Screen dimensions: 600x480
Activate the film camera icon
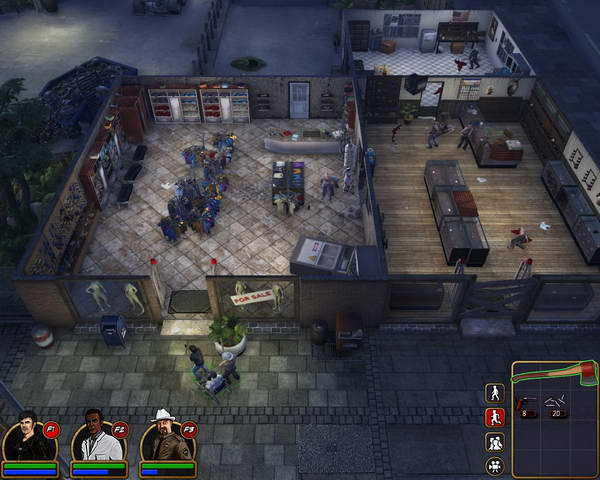[494, 466]
